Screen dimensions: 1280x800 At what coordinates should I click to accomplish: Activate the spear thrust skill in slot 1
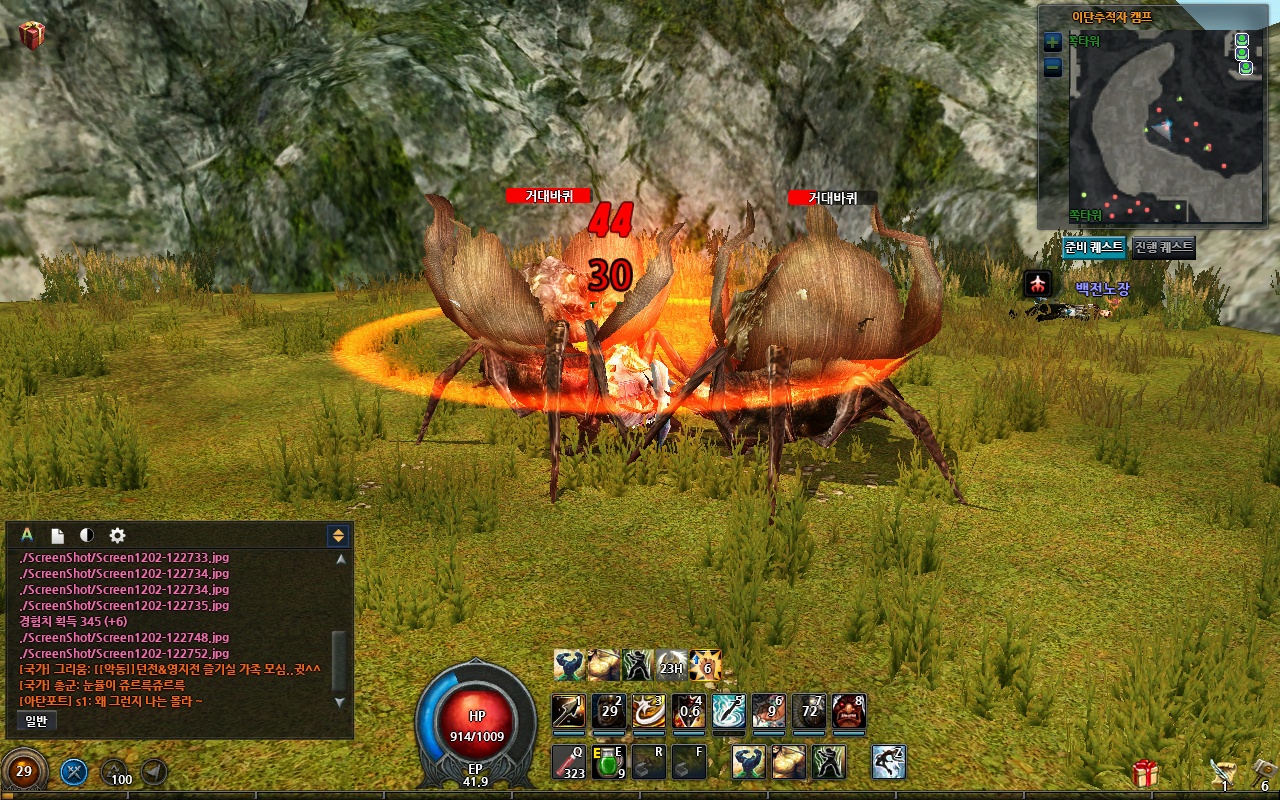569,711
